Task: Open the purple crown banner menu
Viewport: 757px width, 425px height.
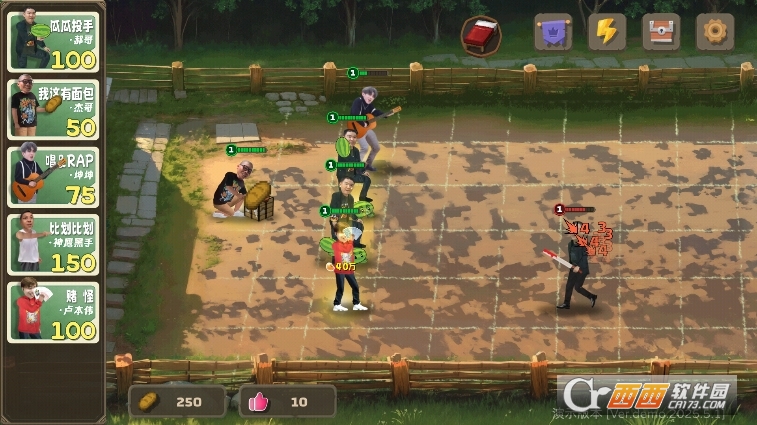Action: point(553,32)
